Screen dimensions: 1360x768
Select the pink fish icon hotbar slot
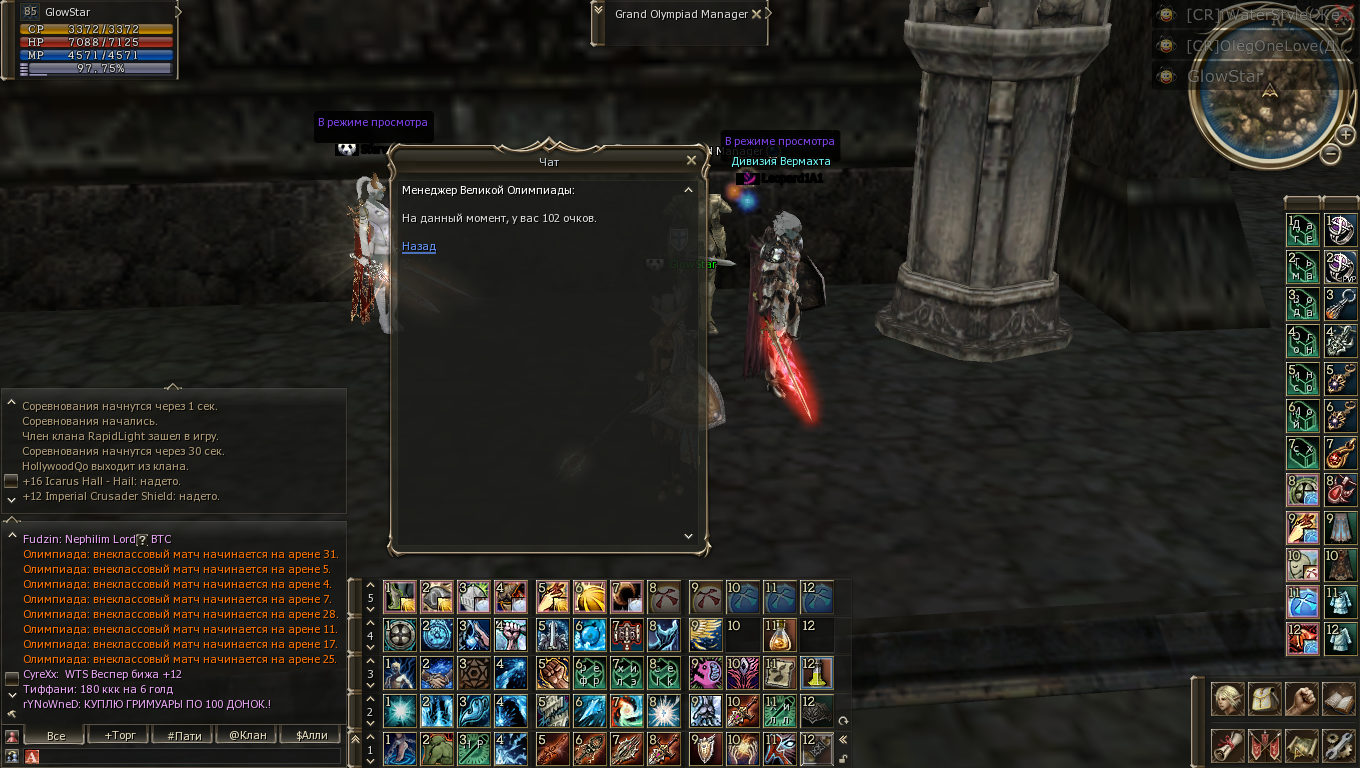[706, 673]
